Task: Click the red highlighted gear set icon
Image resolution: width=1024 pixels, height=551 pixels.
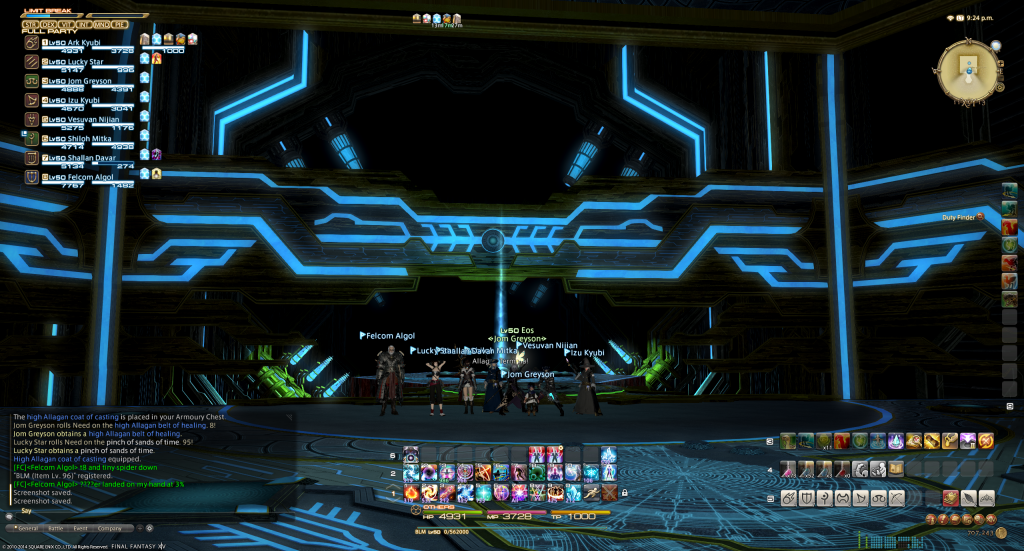Action: pos(952,498)
